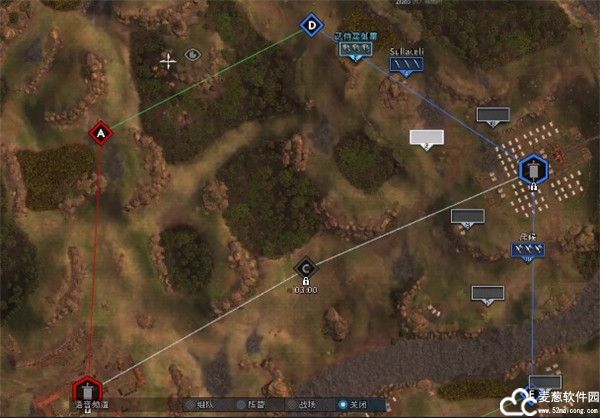Select the red hexagon enemy base marker
This screenshot has height=418, width=600.
(x=88, y=388)
